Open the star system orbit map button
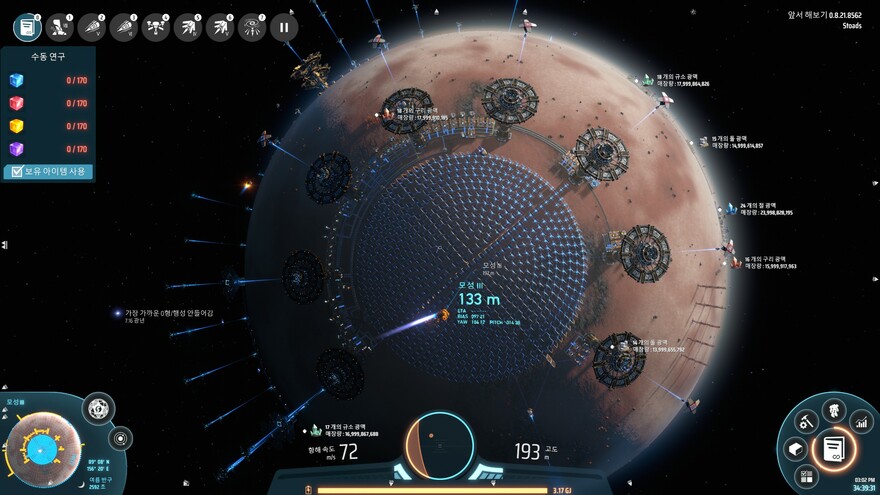 pyautogui.click(x=121, y=438)
